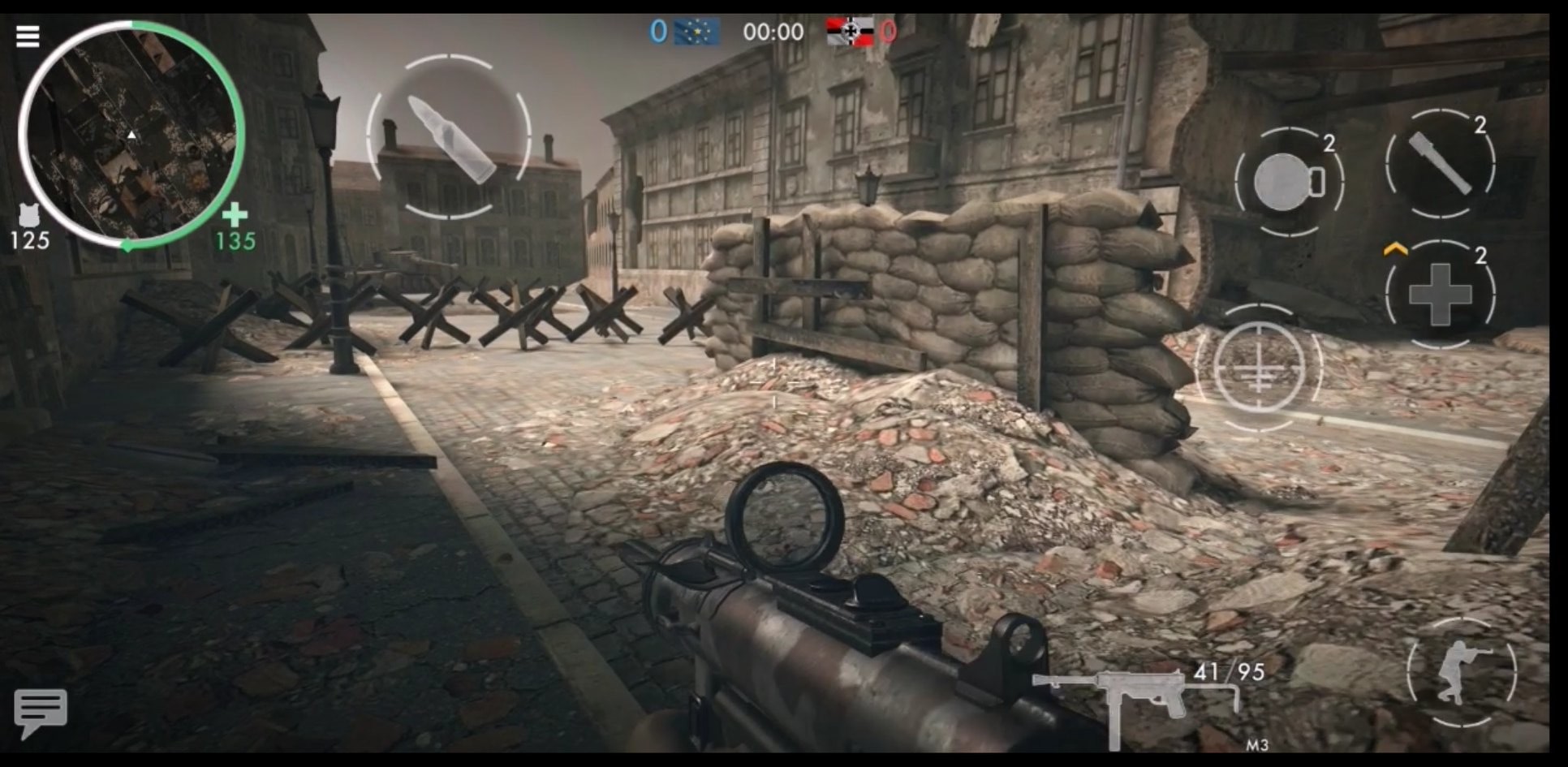
Task: Open the chat box
Action: pyautogui.click(x=40, y=712)
